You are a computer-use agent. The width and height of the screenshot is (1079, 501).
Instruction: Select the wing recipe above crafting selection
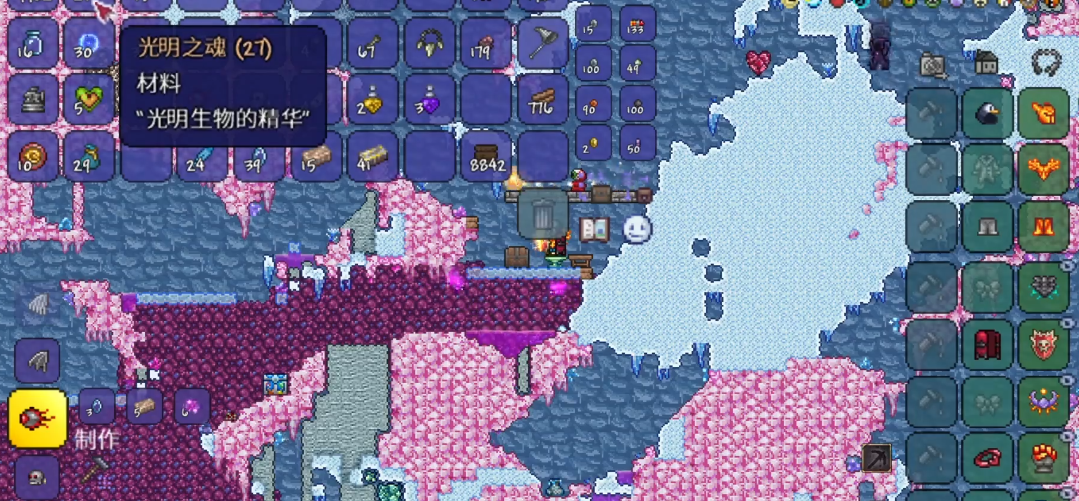pyautogui.click(x=37, y=360)
